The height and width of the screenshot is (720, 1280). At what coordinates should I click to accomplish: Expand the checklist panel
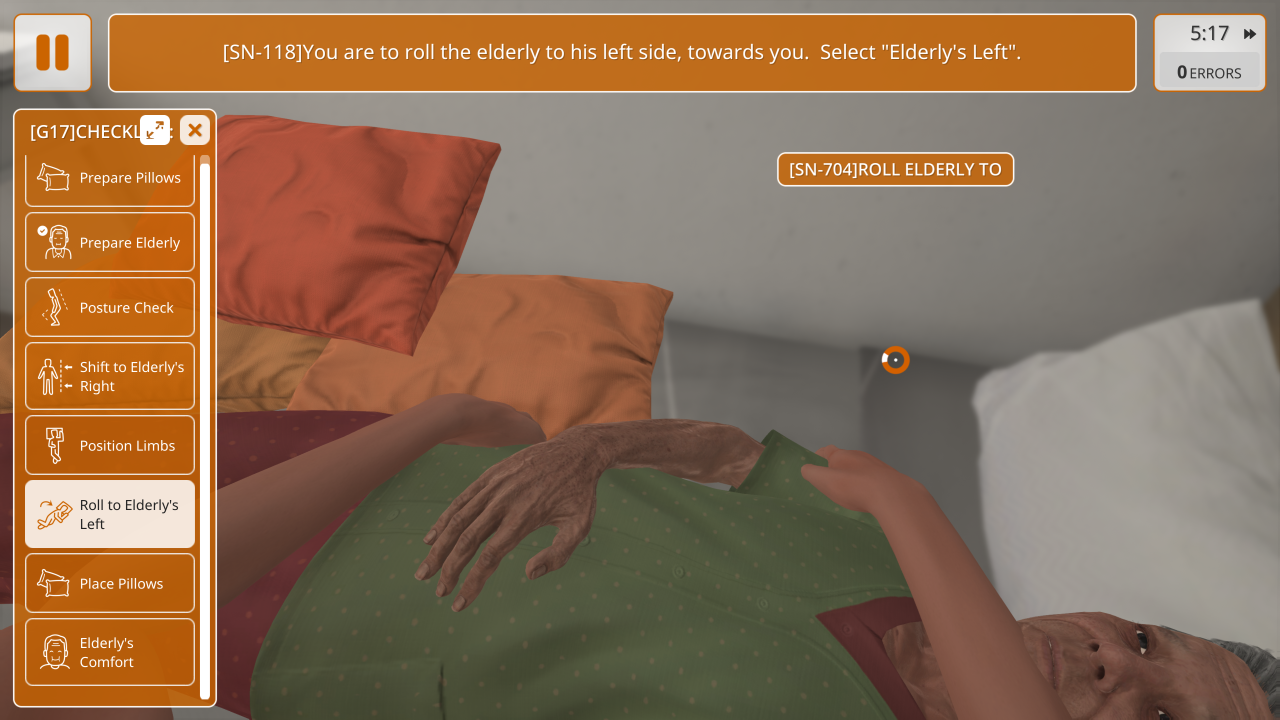155,130
